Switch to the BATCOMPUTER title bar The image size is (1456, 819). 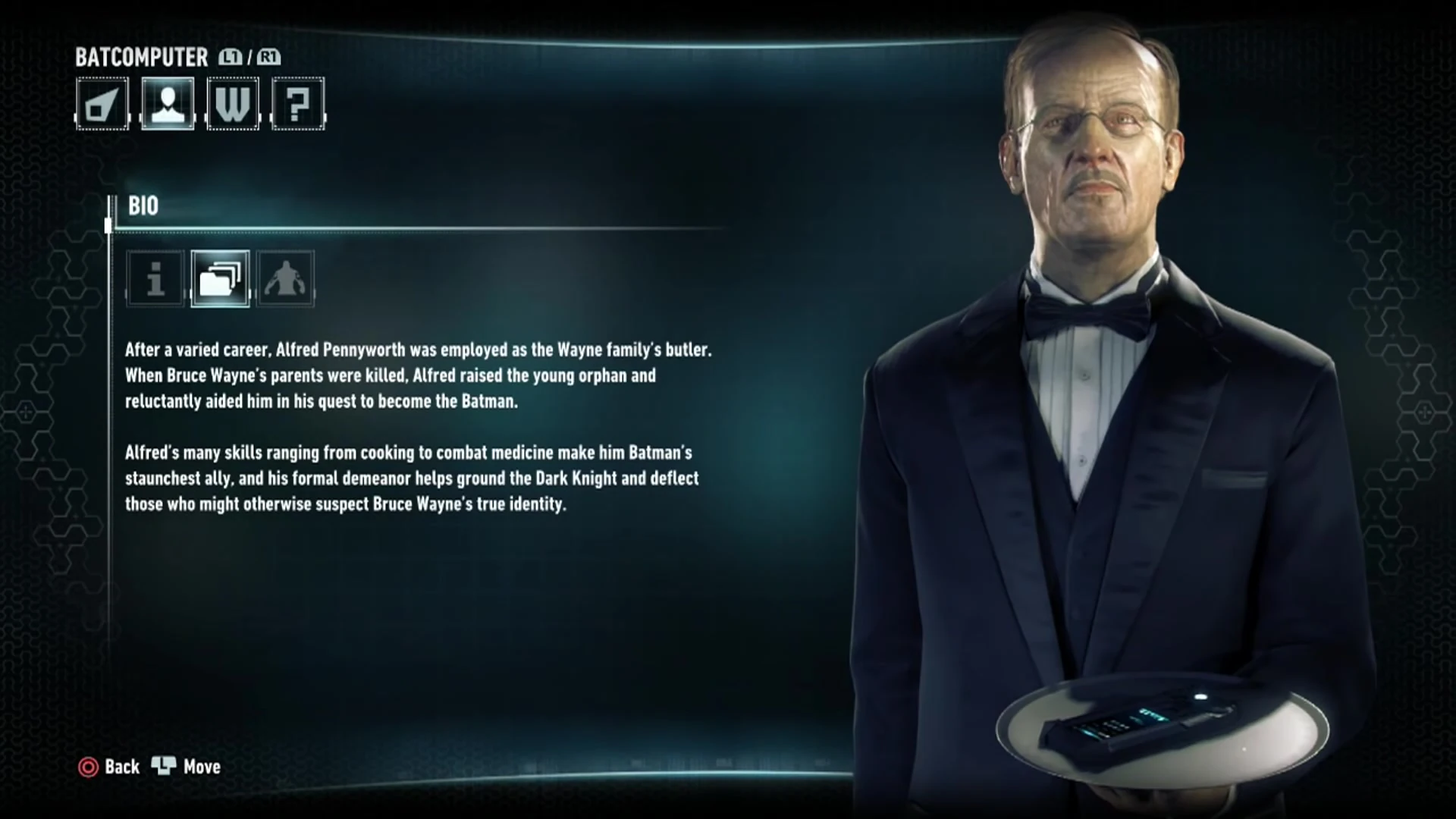pos(141,57)
